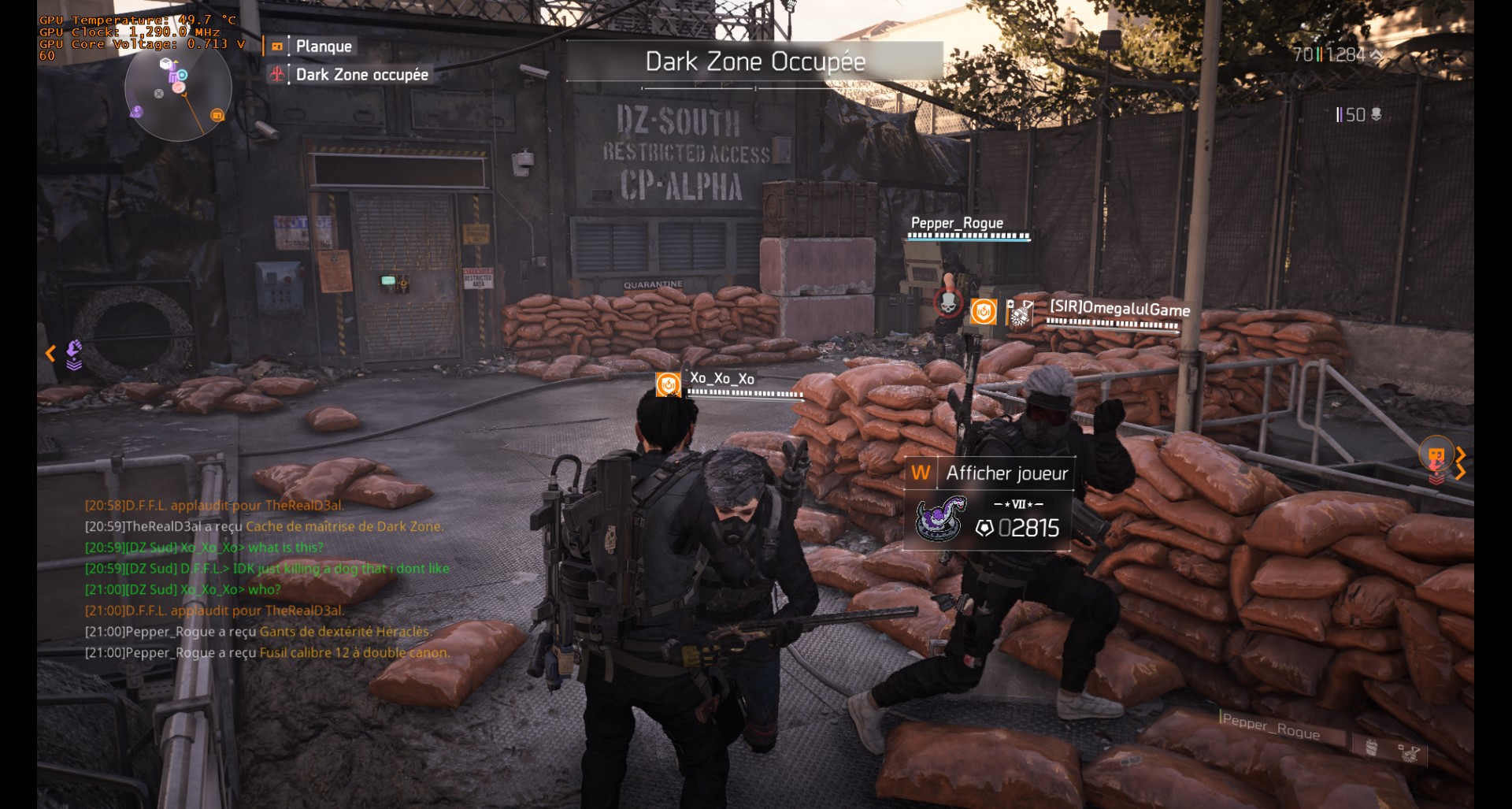Click the Pepper_Rogue nameplate above the sandbags

(x=957, y=224)
